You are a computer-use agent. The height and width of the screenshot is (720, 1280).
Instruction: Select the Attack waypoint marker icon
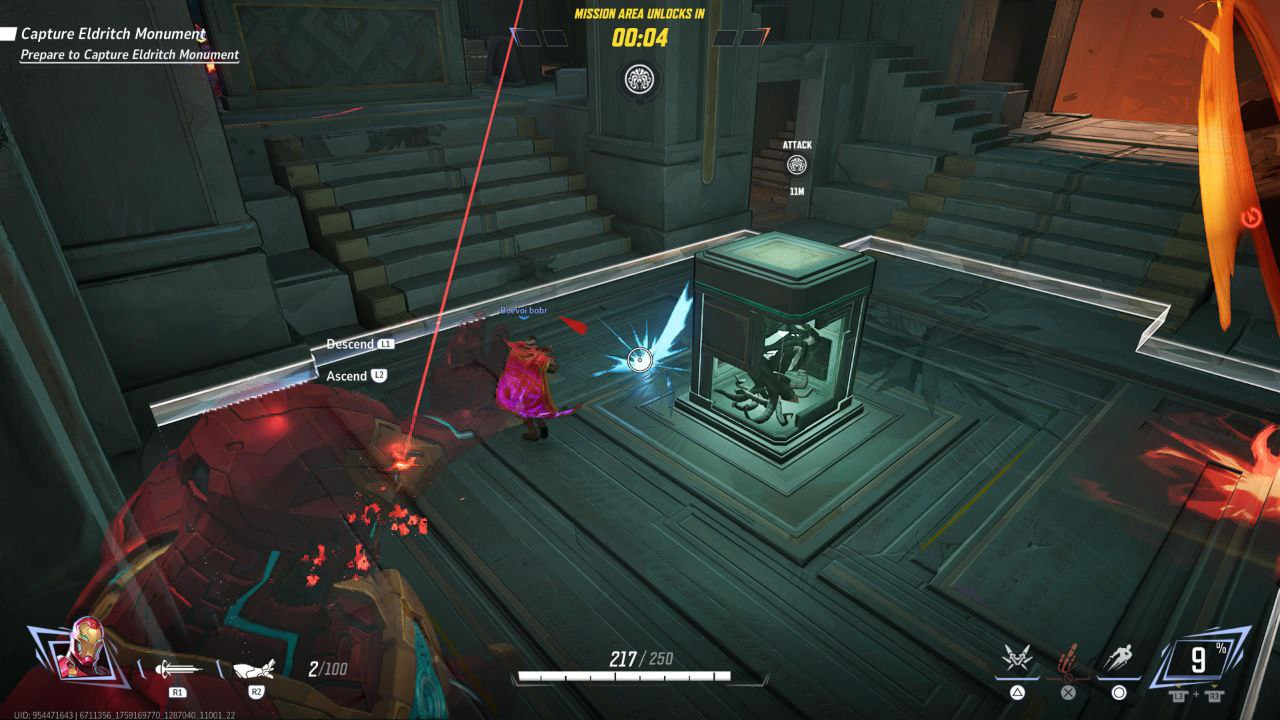[x=797, y=166]
